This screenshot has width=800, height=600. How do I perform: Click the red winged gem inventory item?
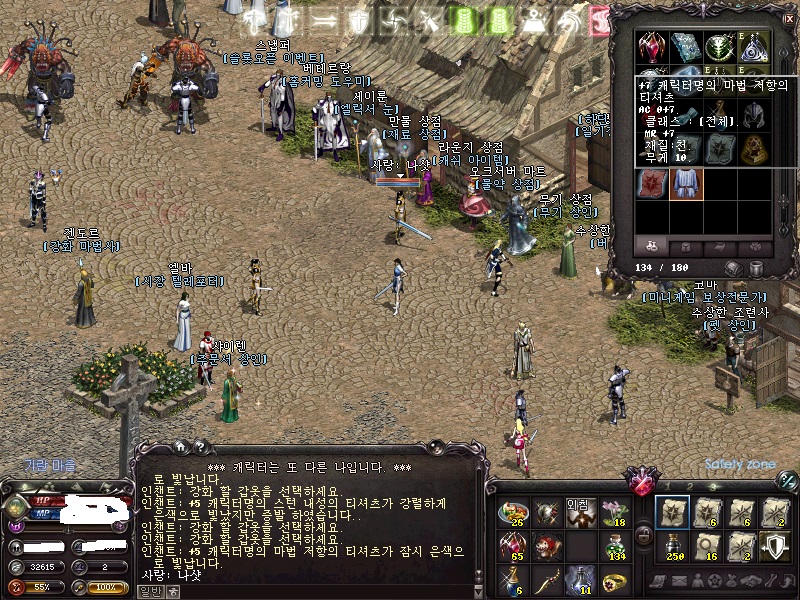(652, 45)
